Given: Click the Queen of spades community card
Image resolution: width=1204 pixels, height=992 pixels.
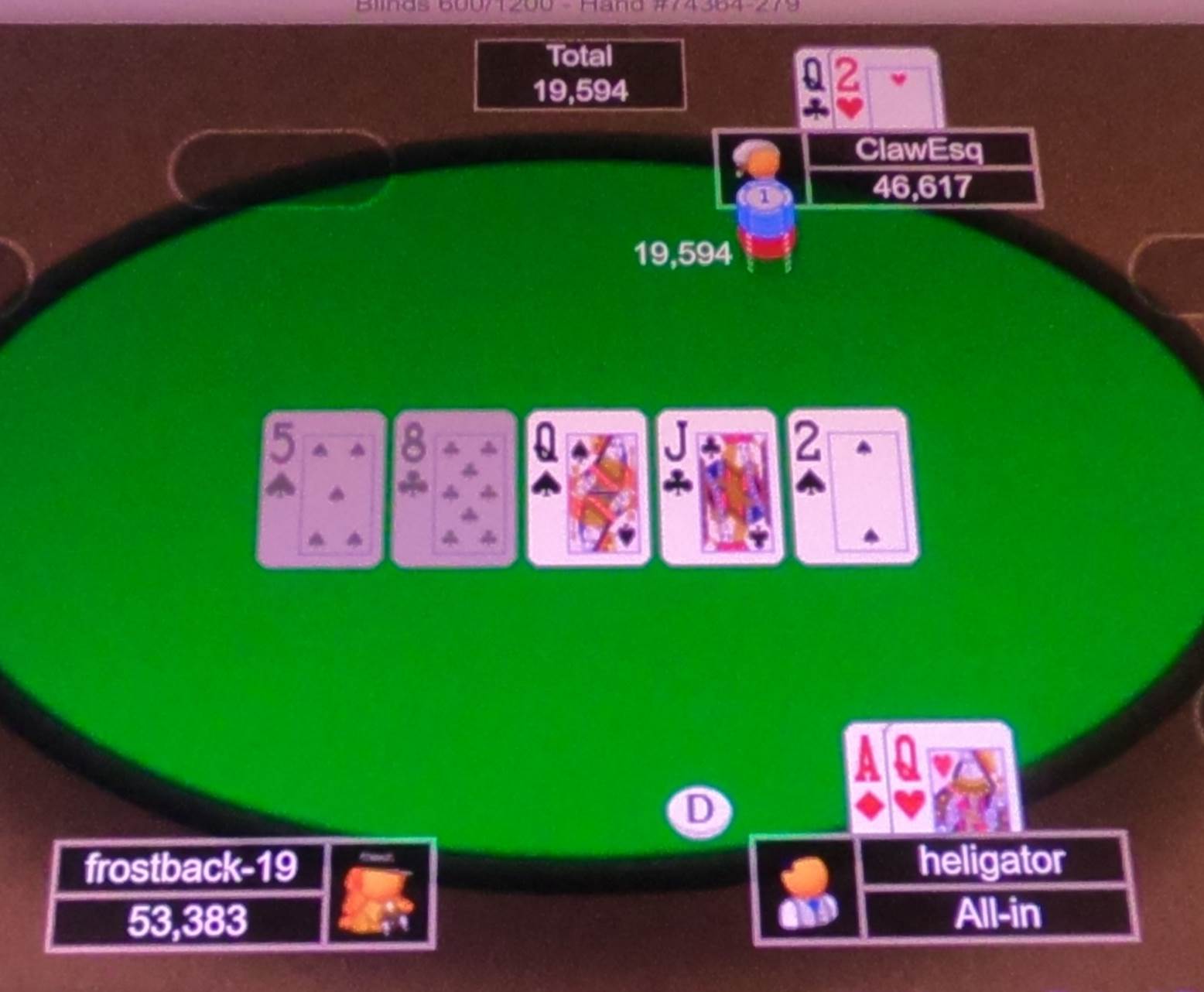Looking at the screenshot, I should pos(587,487).
